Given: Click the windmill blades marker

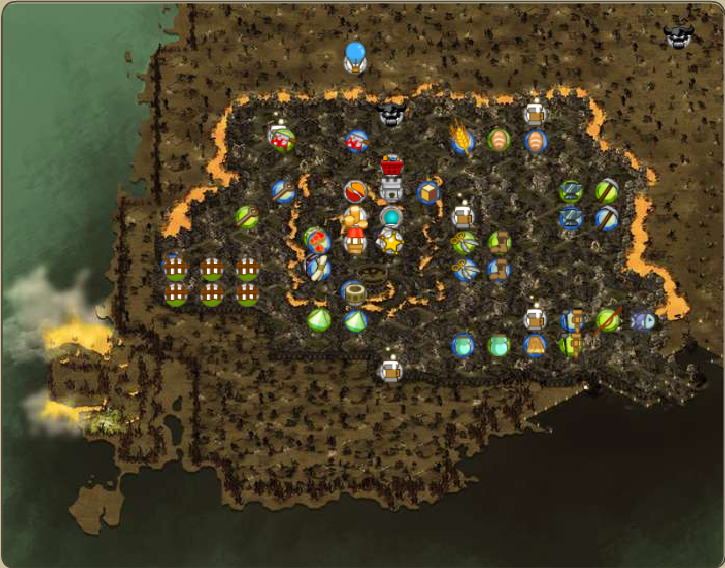Looking at the screenshot, I should (318, 267).
